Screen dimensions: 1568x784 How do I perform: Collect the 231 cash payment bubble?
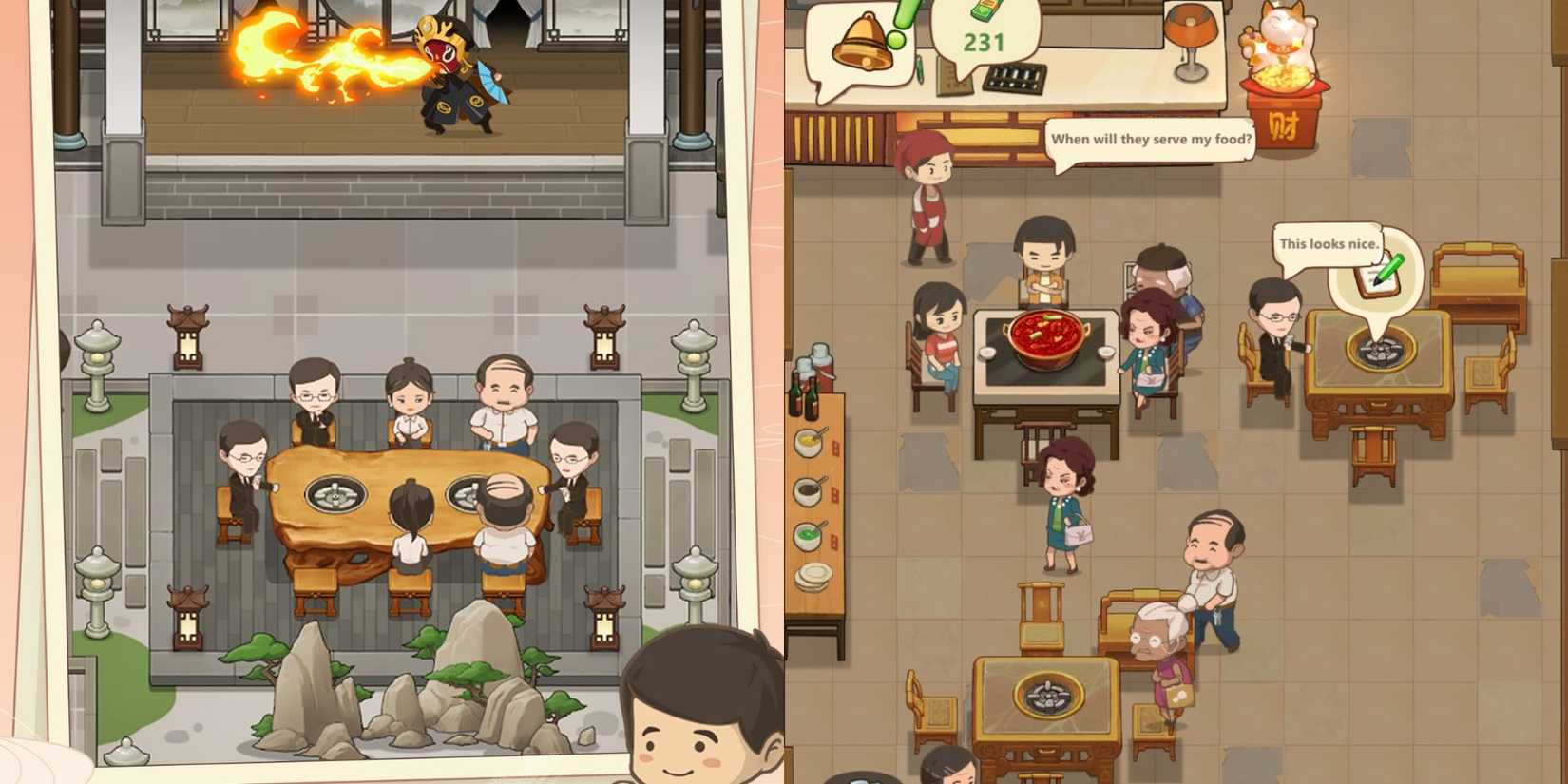point(985,42)
